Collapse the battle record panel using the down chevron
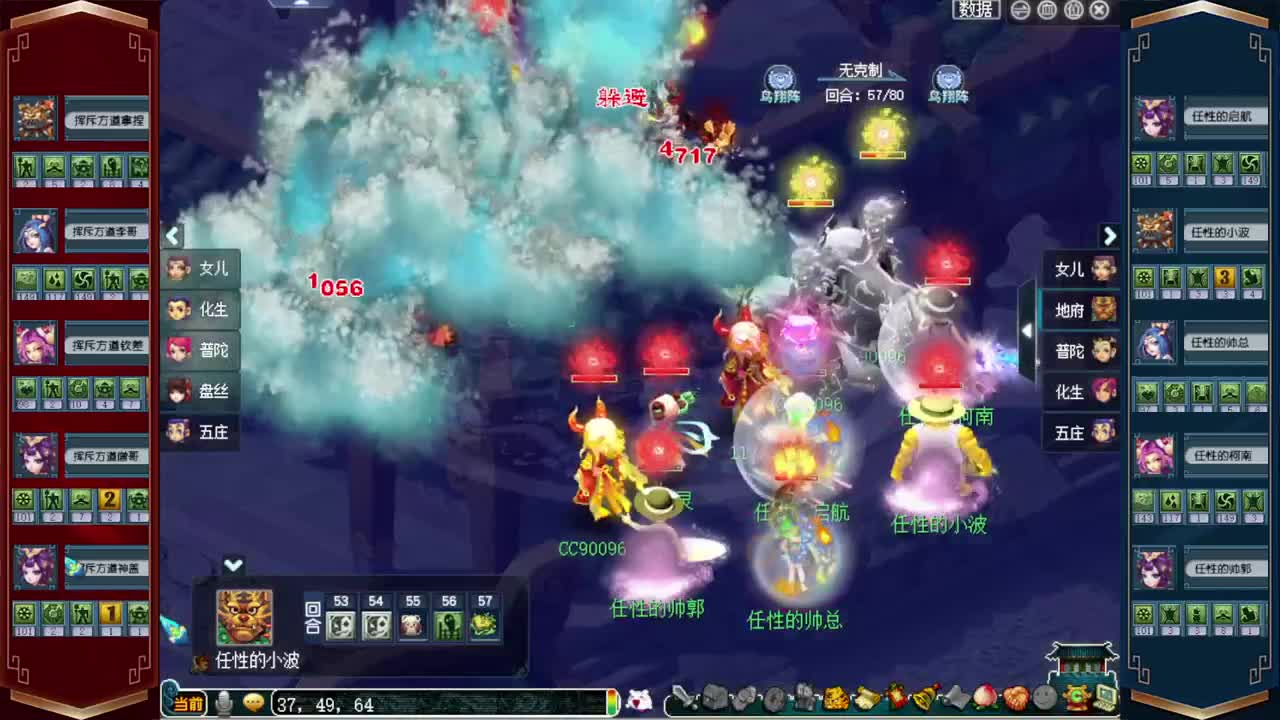1280x720 pixels. 234,566
